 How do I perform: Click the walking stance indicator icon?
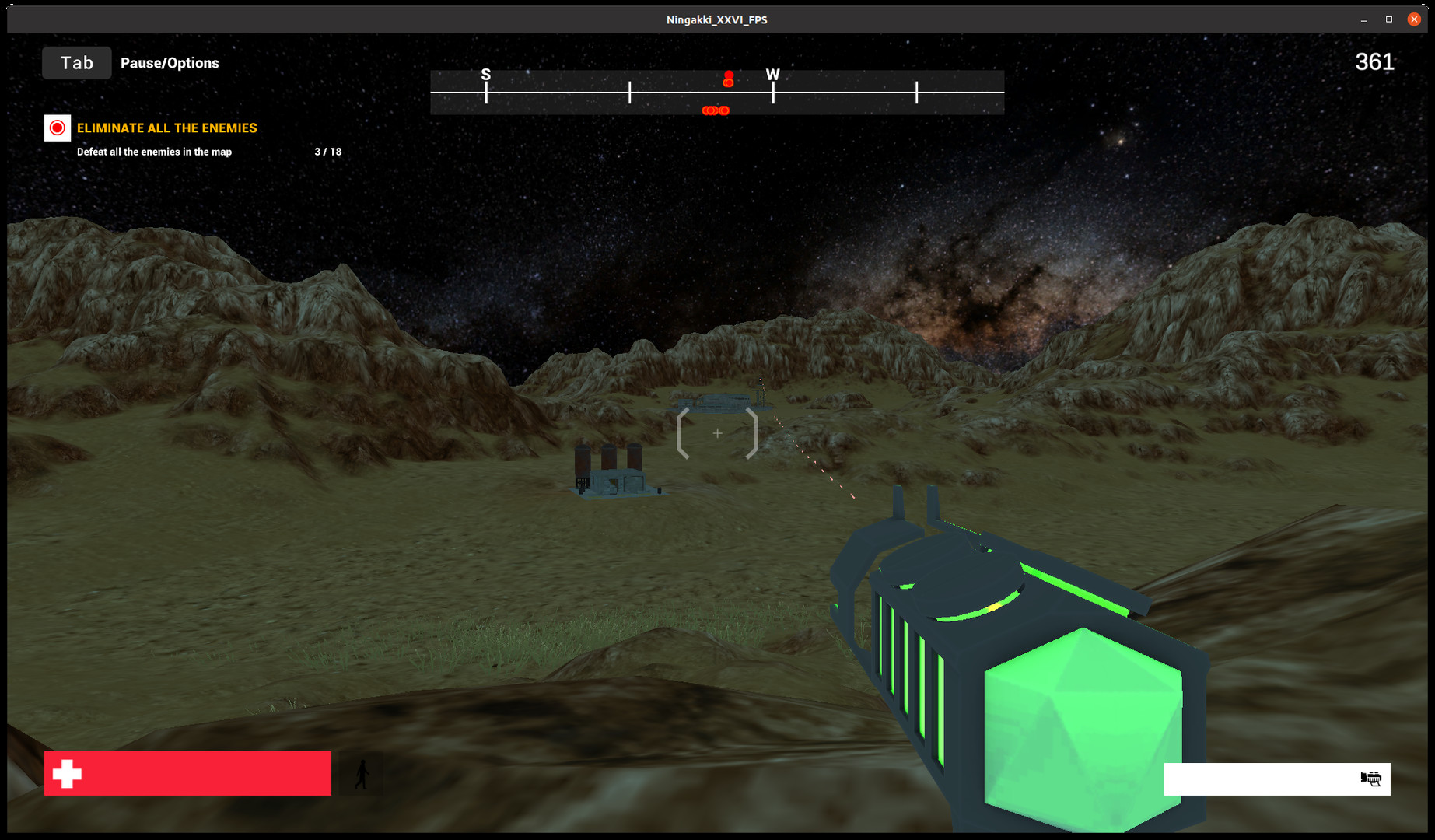[x=362, y=773]
